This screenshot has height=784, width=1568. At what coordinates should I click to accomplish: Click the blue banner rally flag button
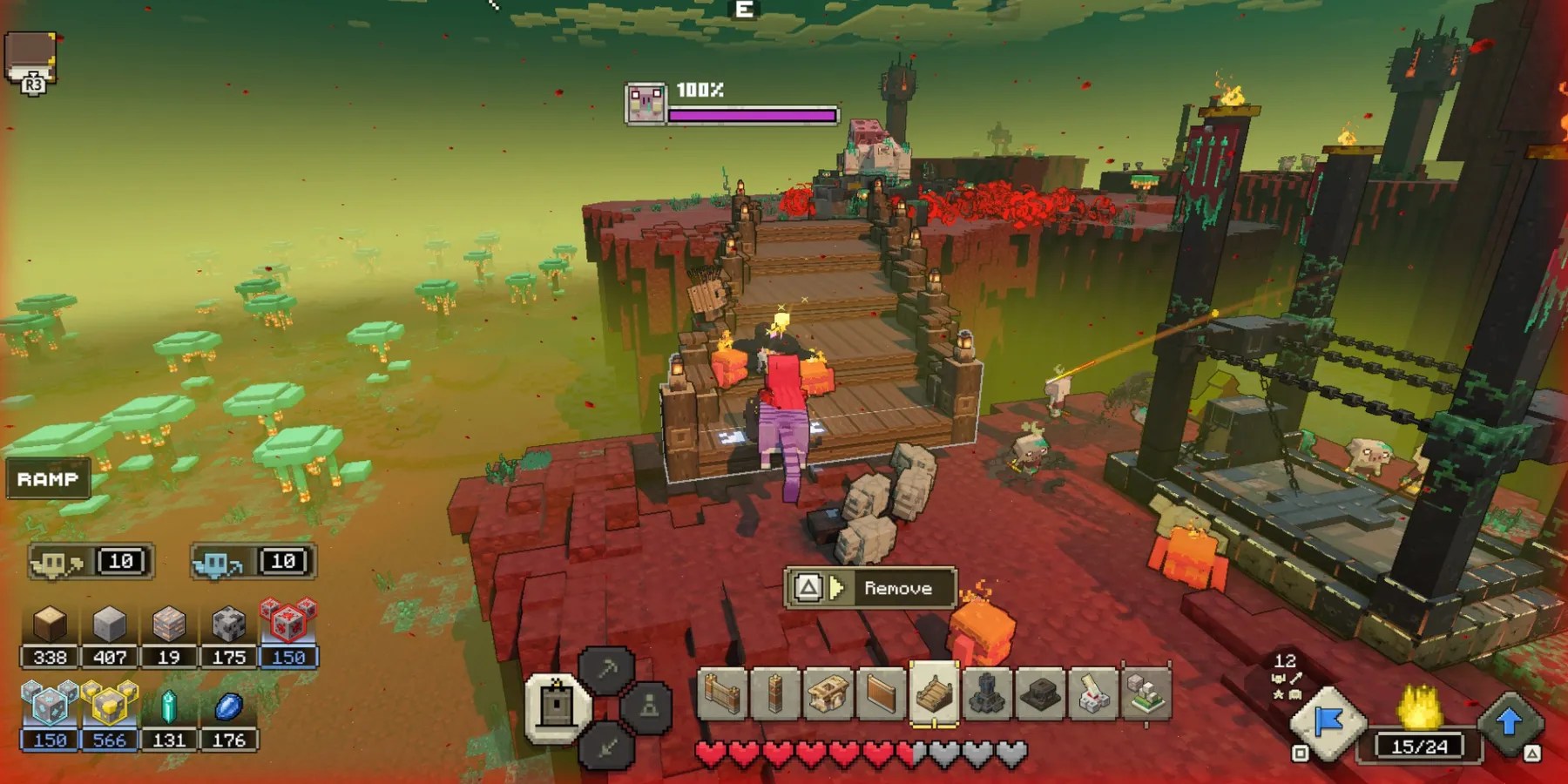pos(1328,723)
